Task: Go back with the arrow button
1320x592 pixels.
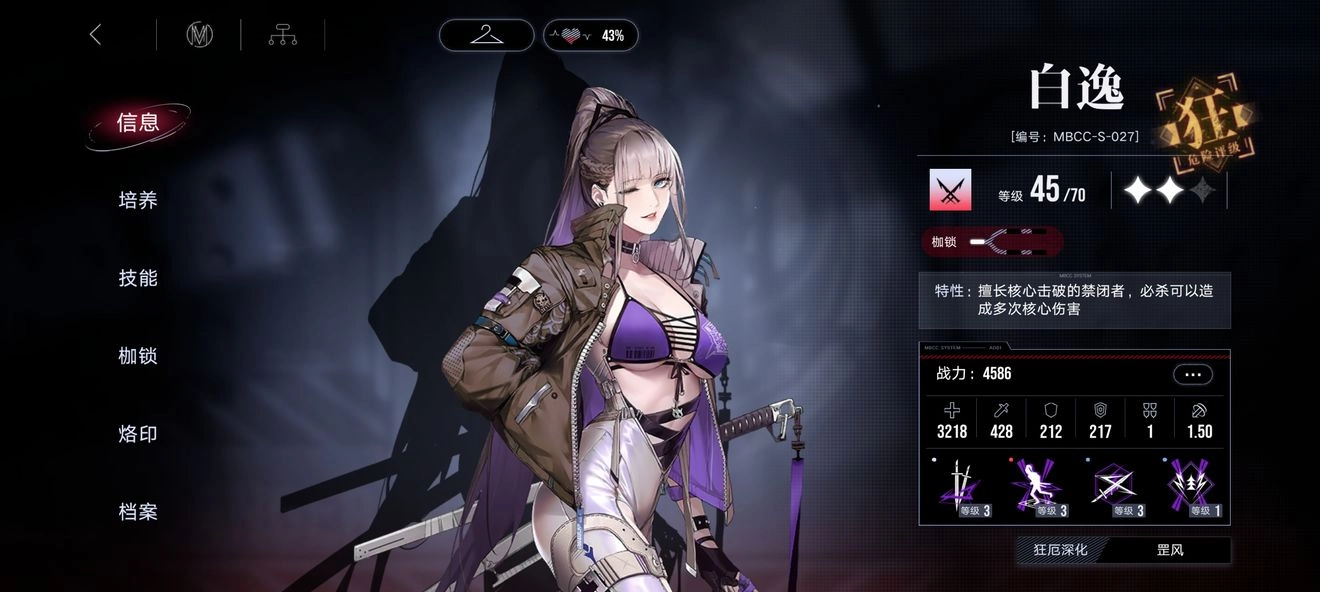Action: click(x=96, y=35)
